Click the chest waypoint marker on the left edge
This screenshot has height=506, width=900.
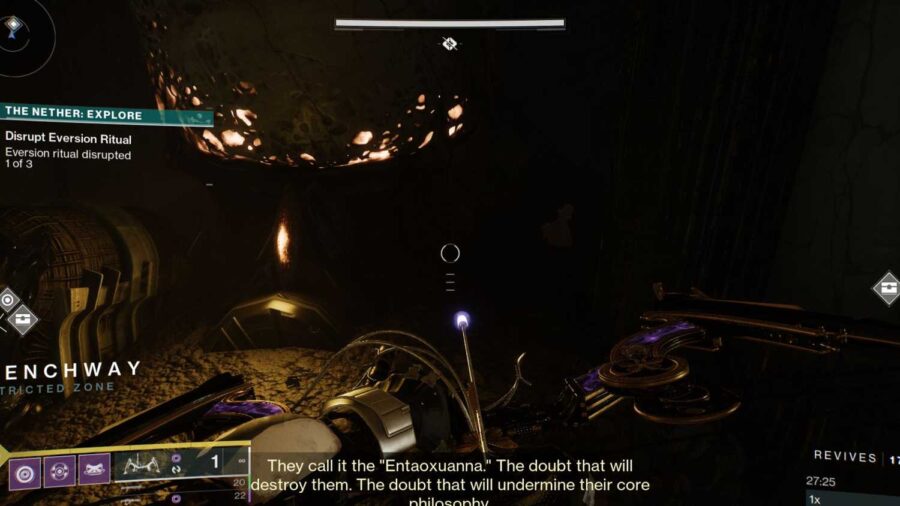coord(22,320)
